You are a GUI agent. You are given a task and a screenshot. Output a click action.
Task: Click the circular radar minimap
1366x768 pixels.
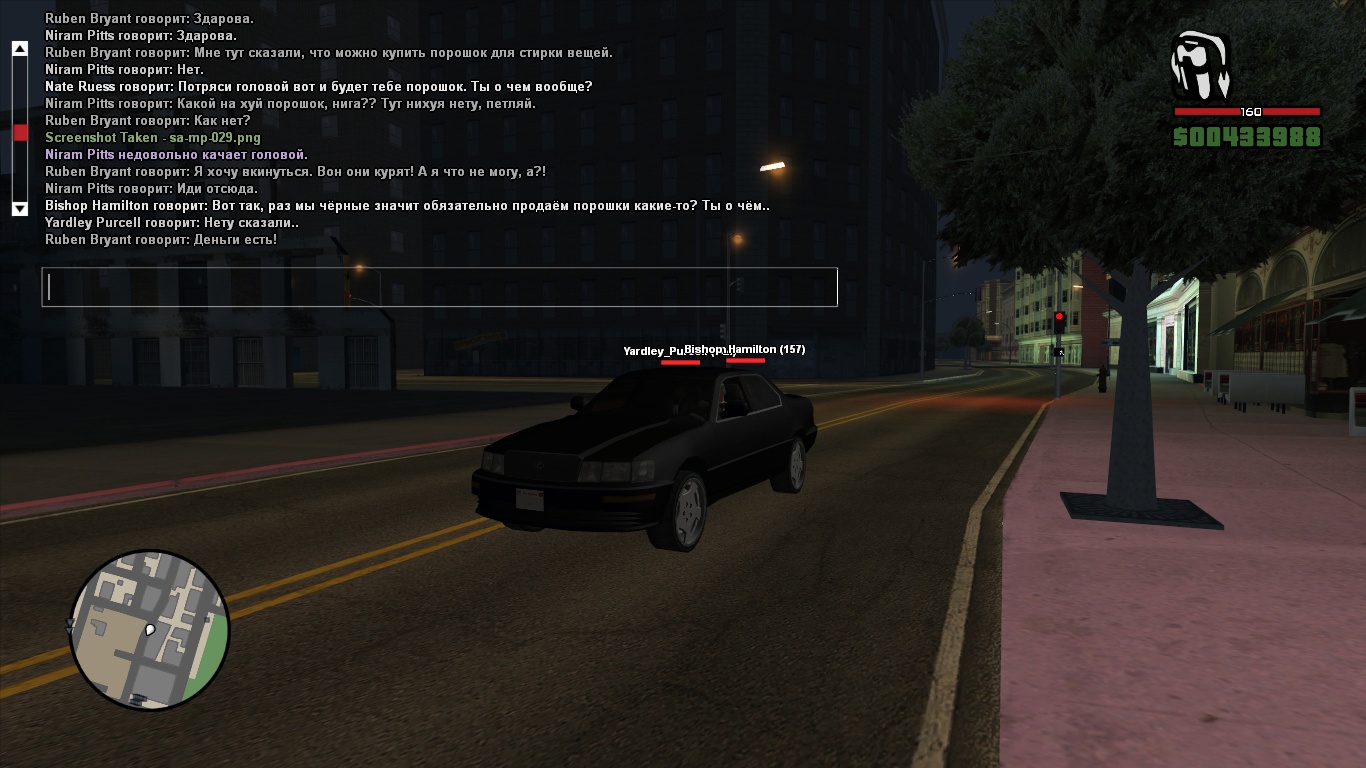pyautogui.click(x=150, y=630)
